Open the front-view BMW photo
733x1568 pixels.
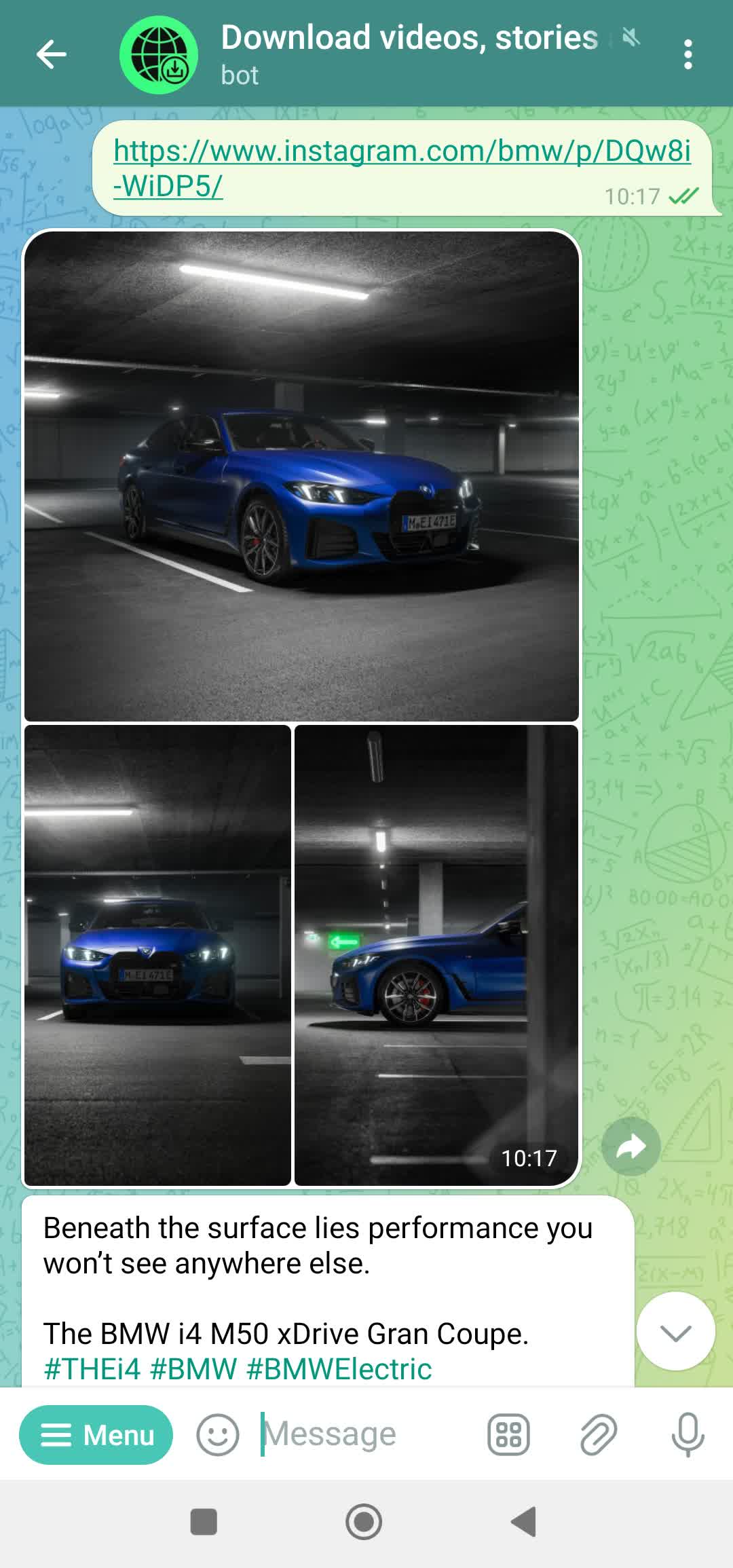click(157, 956)
